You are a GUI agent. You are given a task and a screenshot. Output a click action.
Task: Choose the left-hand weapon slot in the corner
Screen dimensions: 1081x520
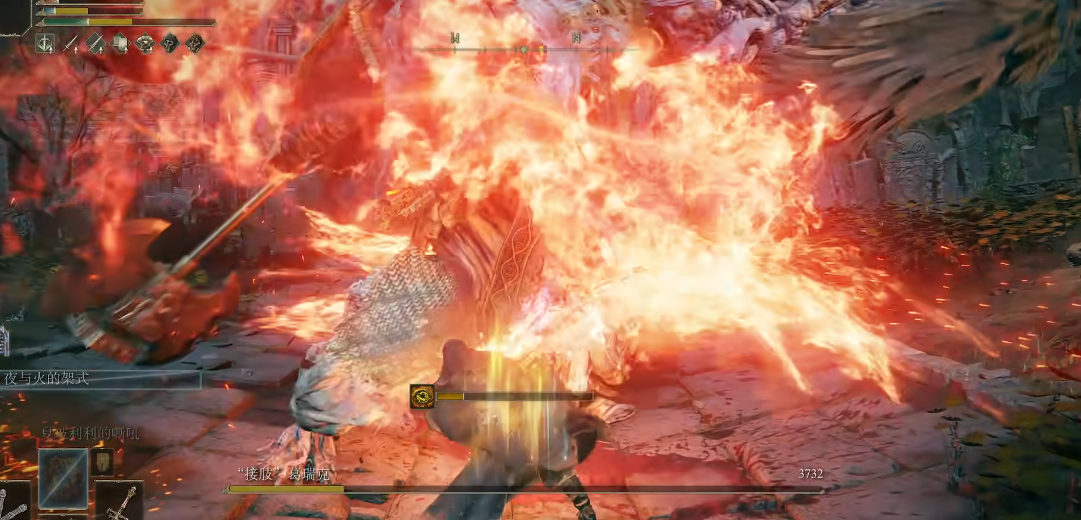point(14,501)
